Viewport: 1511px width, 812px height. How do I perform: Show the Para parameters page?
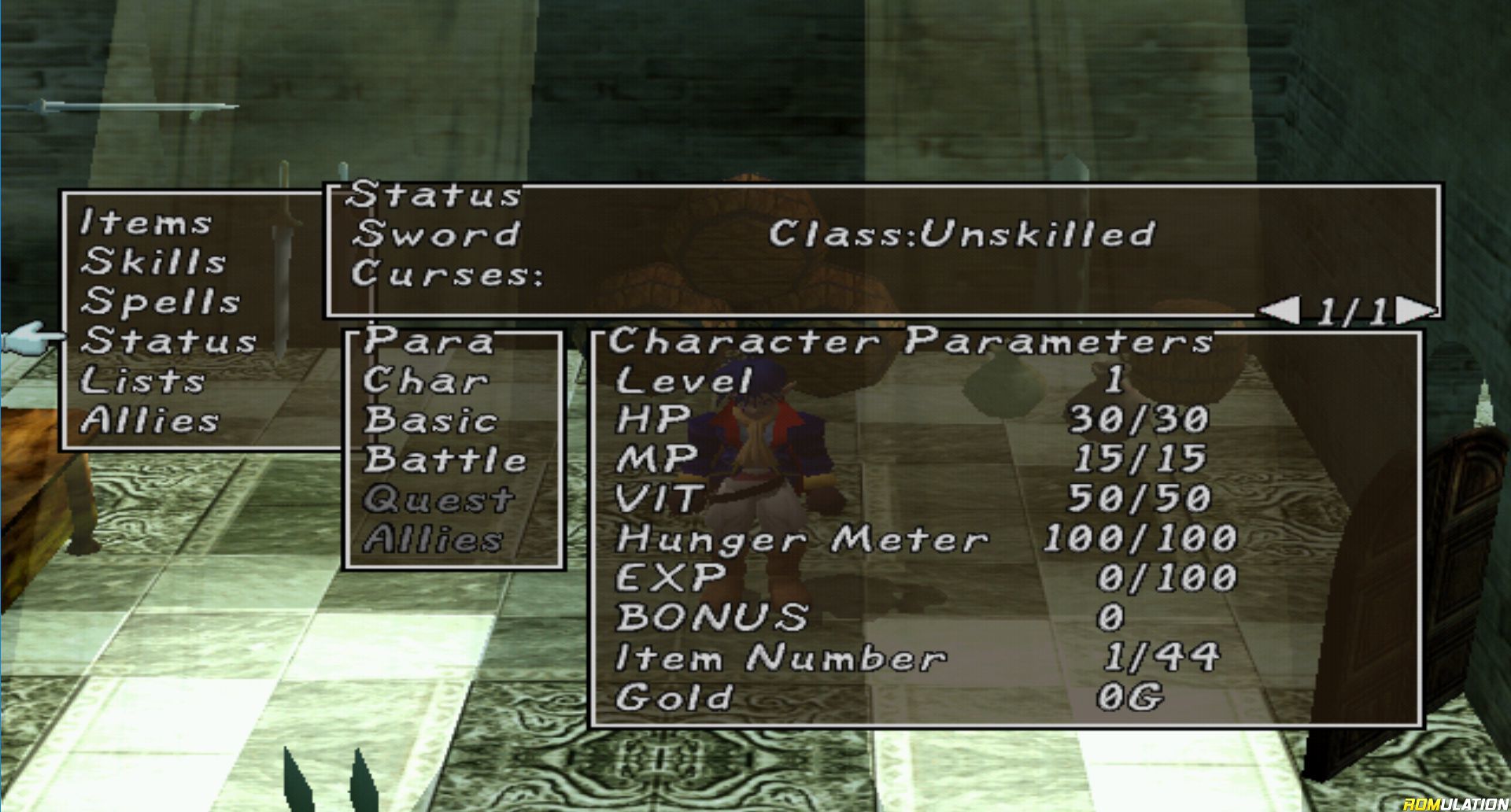(x=429, y=341)
